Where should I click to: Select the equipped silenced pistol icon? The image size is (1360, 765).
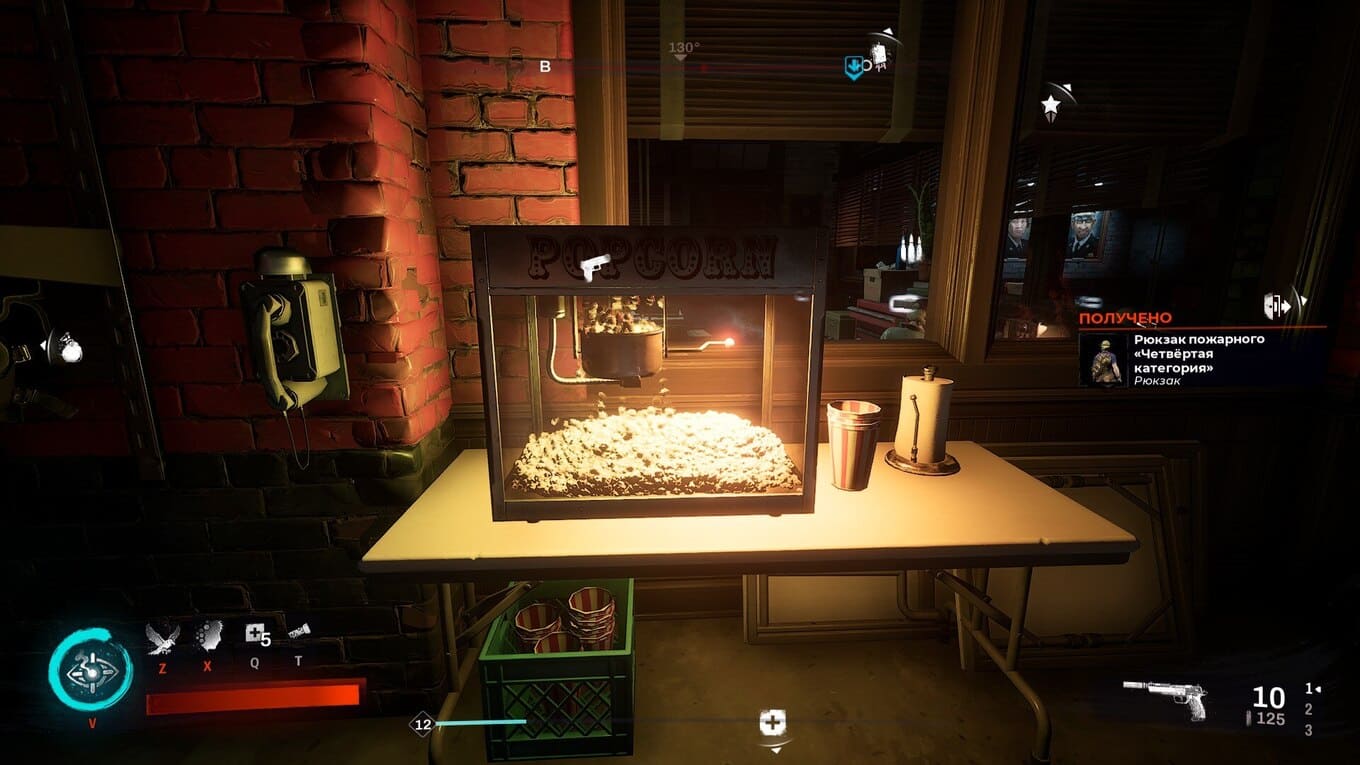(1165, 696)
